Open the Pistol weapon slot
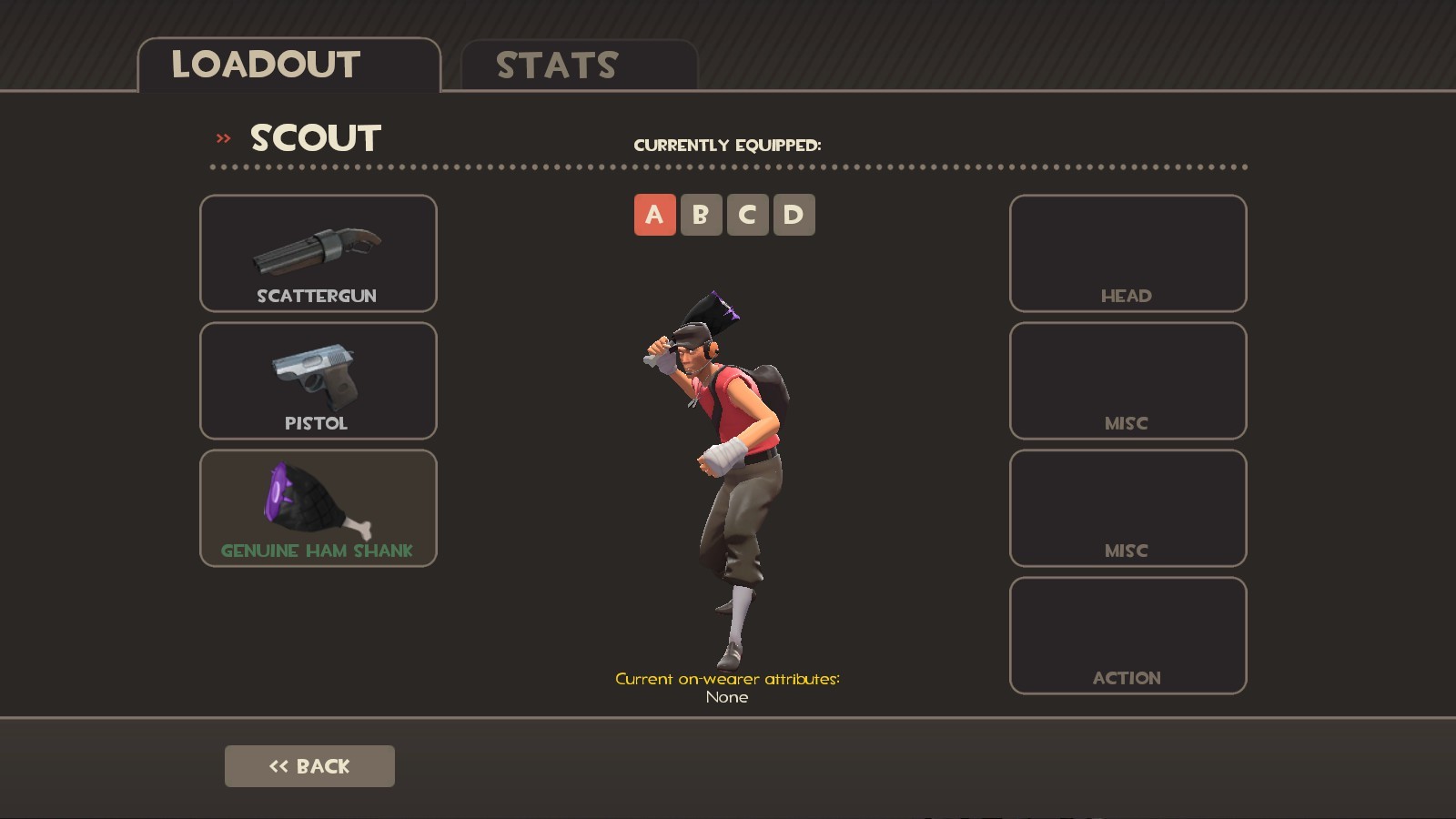This screenshot has width=1456, height=819. point(318,382)
